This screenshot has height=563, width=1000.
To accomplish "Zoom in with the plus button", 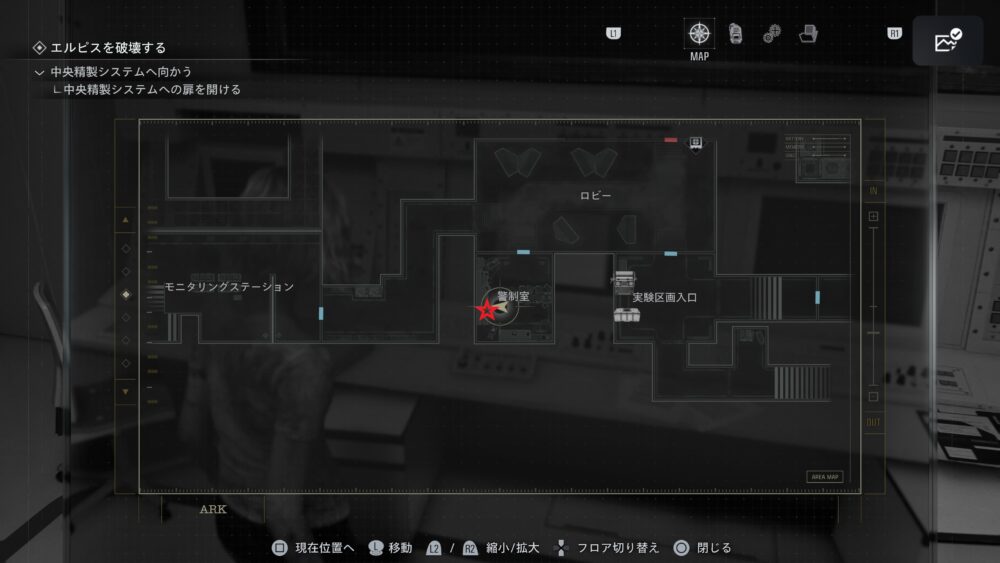I will click(873, 216).
